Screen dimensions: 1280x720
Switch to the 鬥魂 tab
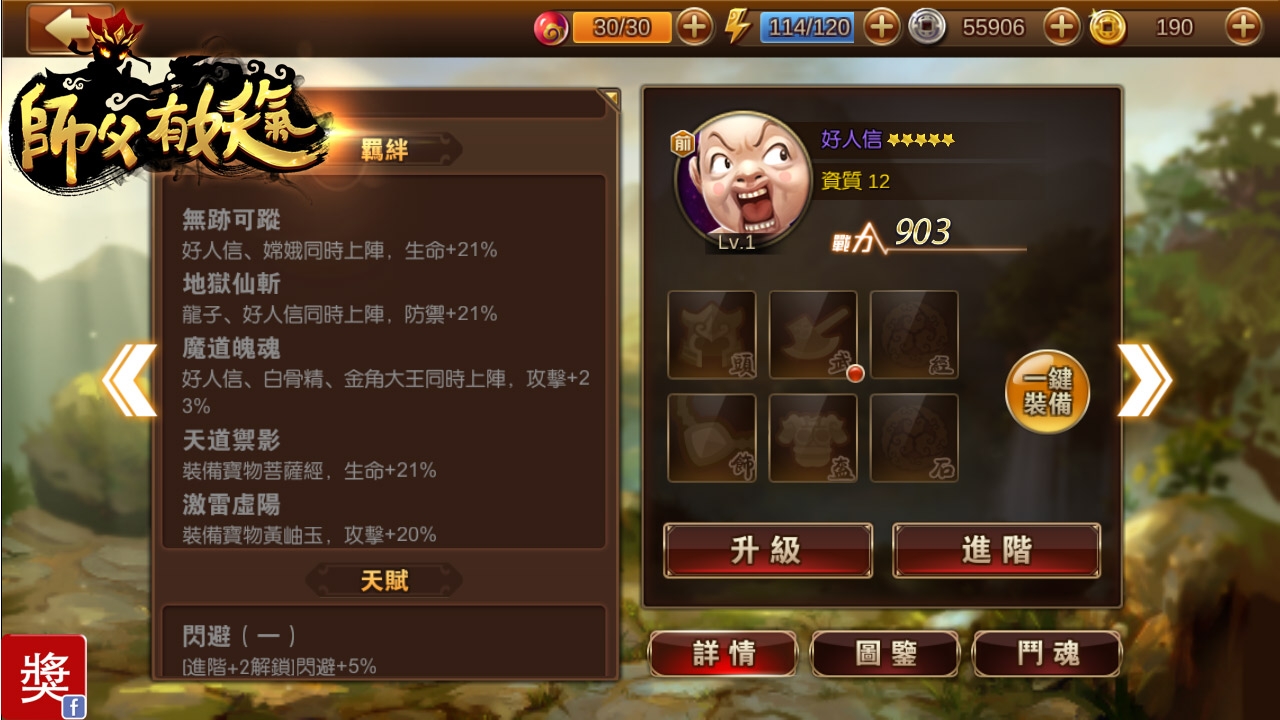(1047, 655)
